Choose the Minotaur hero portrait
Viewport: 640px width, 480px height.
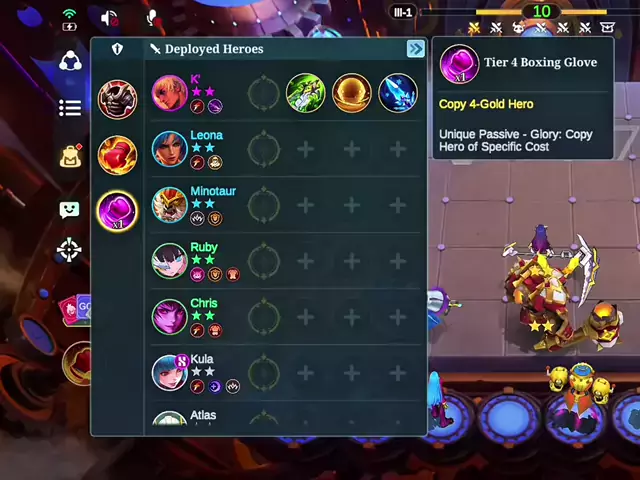tap(170, 205)
